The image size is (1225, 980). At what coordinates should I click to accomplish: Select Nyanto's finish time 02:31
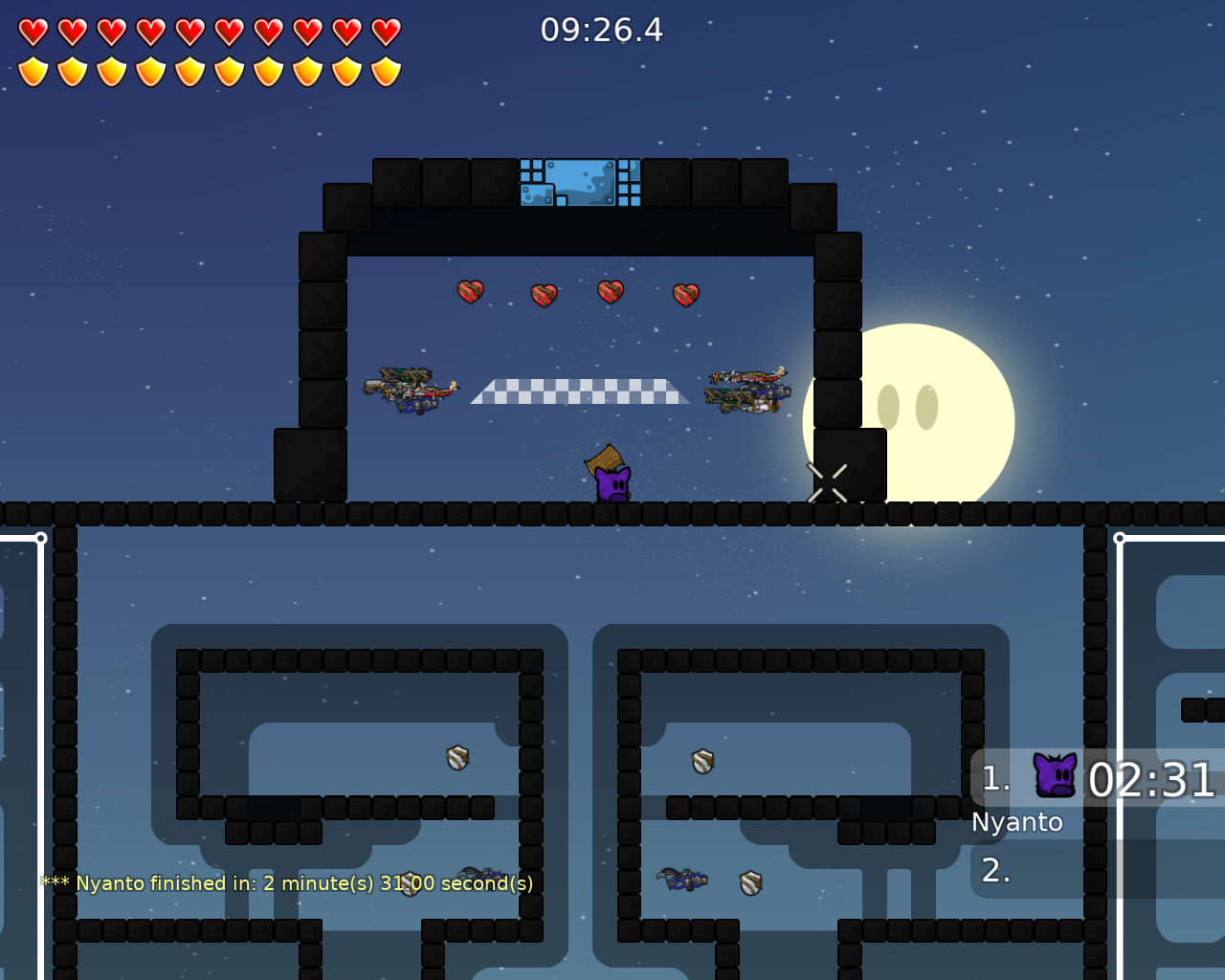pos(1151,780)
